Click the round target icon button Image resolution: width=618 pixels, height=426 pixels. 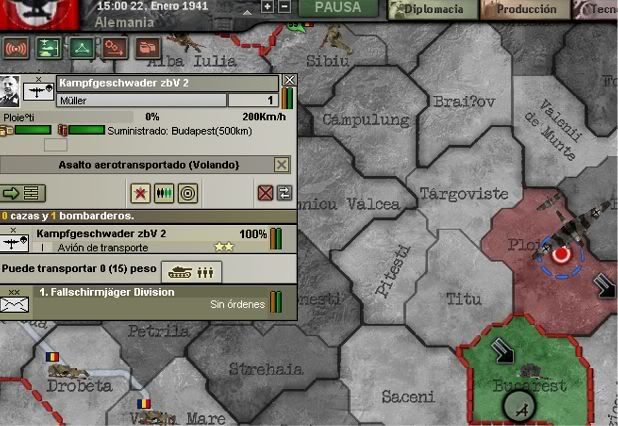point(187,193)
